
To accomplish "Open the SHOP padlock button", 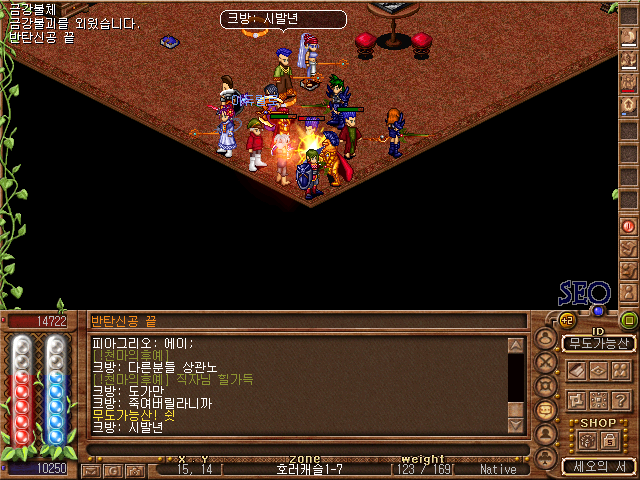I will (x=610, y=440).
